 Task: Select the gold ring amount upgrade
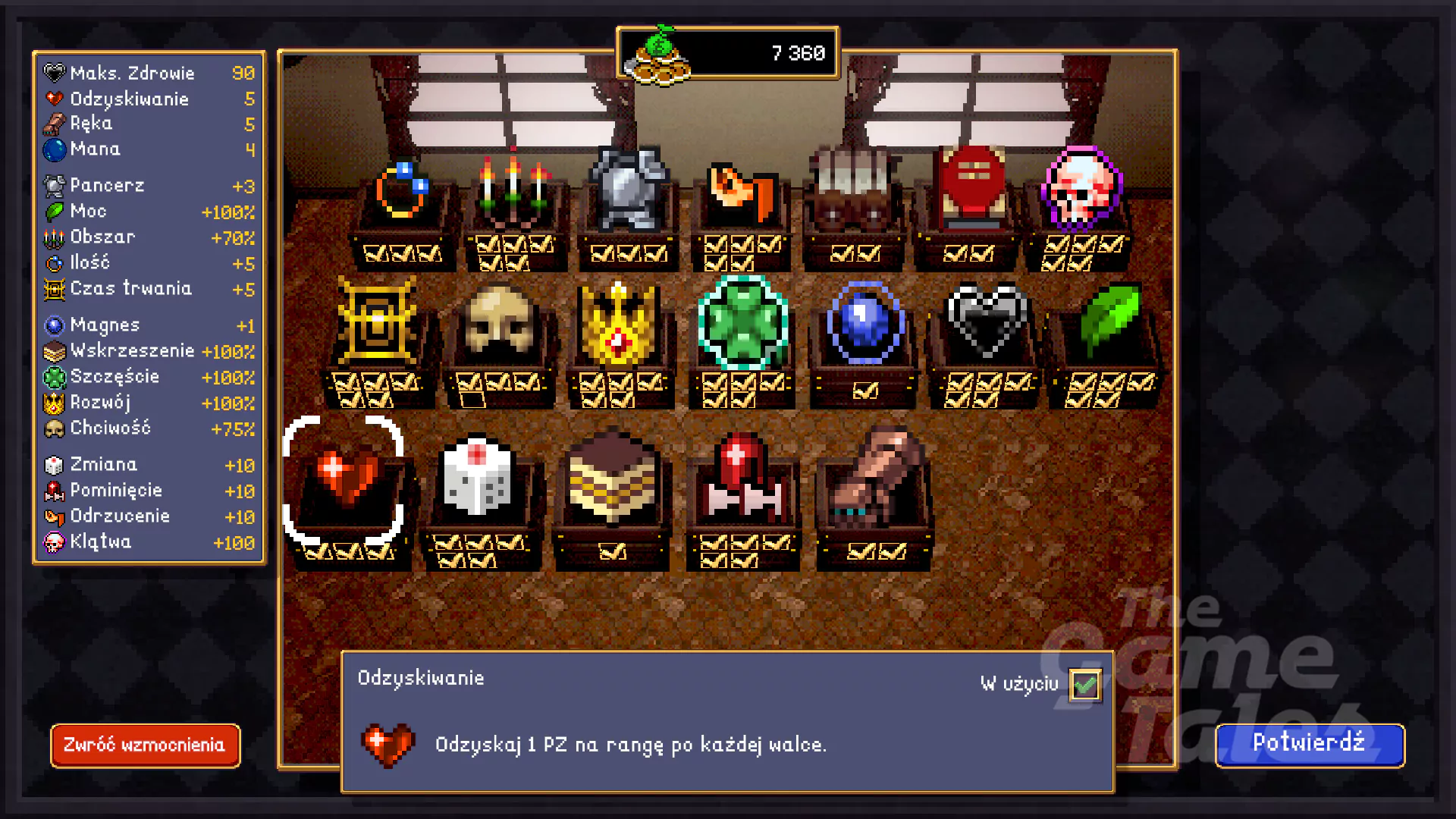point(403,191)
